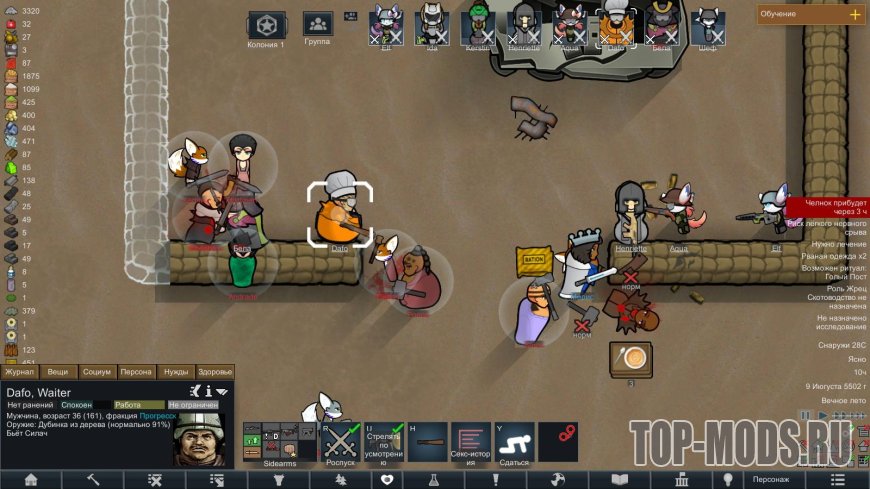This screenshot has width=870, height=489.
Task: Select Kerstin's portrait in colonist bar
Action: pyautogui.click(x=478, y=26)
